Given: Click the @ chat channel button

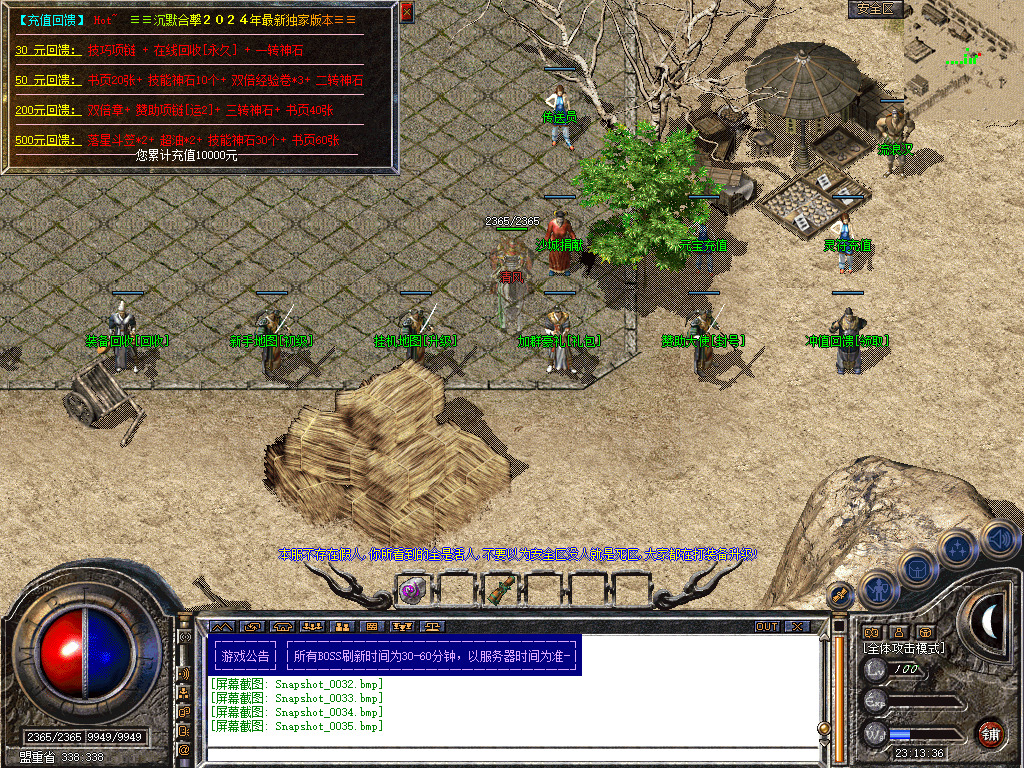Looking at the screenshot, I should (x=185, y=748).
